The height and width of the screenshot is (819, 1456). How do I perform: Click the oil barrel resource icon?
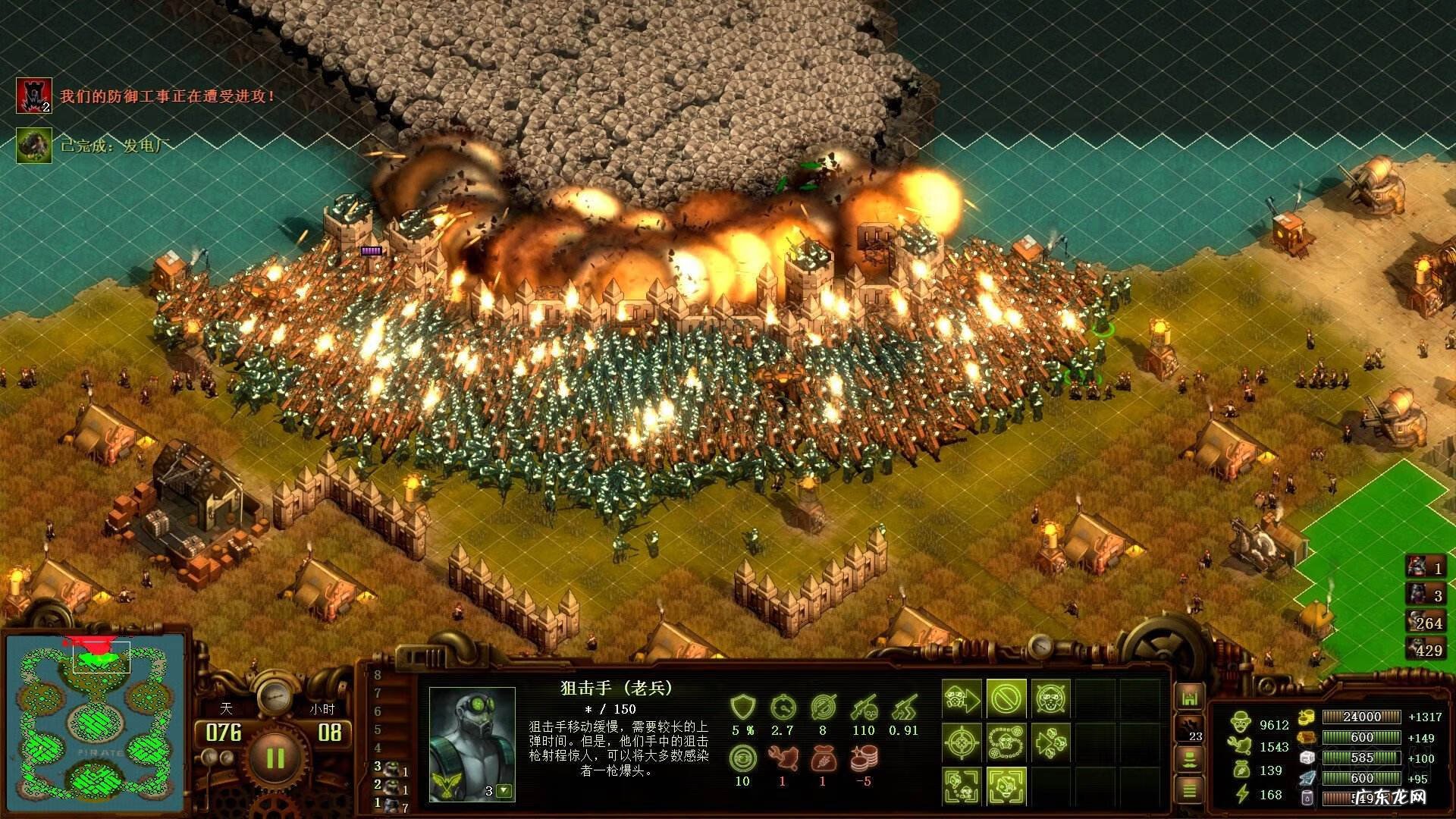tap(1307, 799)
